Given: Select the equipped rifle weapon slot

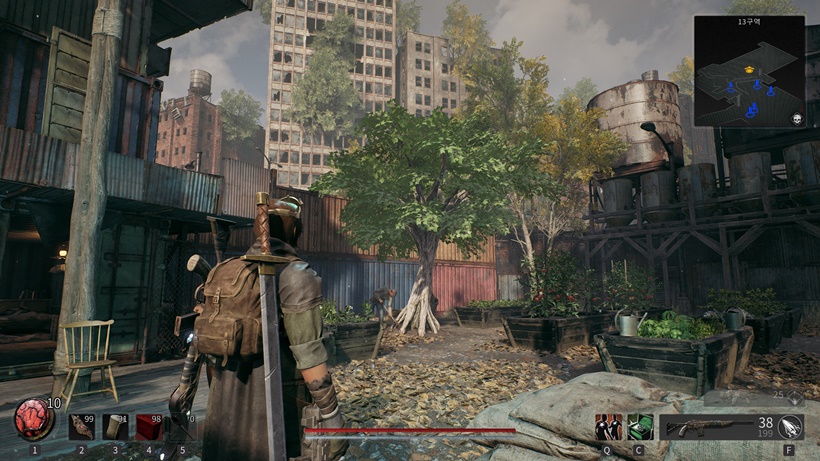Looking at the screenshot, I should pos(710,428).
